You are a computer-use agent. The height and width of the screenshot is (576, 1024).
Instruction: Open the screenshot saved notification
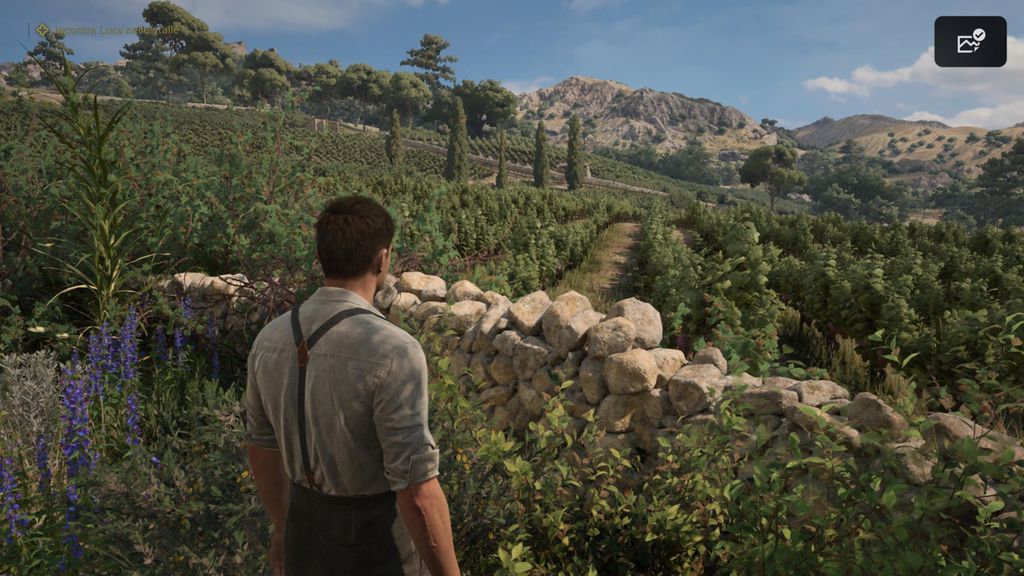tap(970, 42)
